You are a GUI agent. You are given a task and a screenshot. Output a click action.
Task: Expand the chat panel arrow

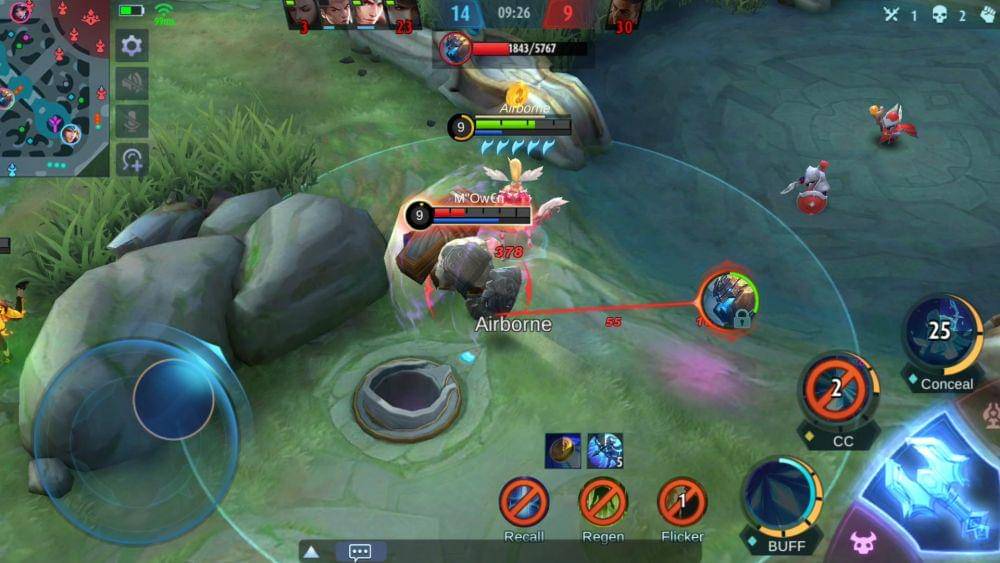312,551
